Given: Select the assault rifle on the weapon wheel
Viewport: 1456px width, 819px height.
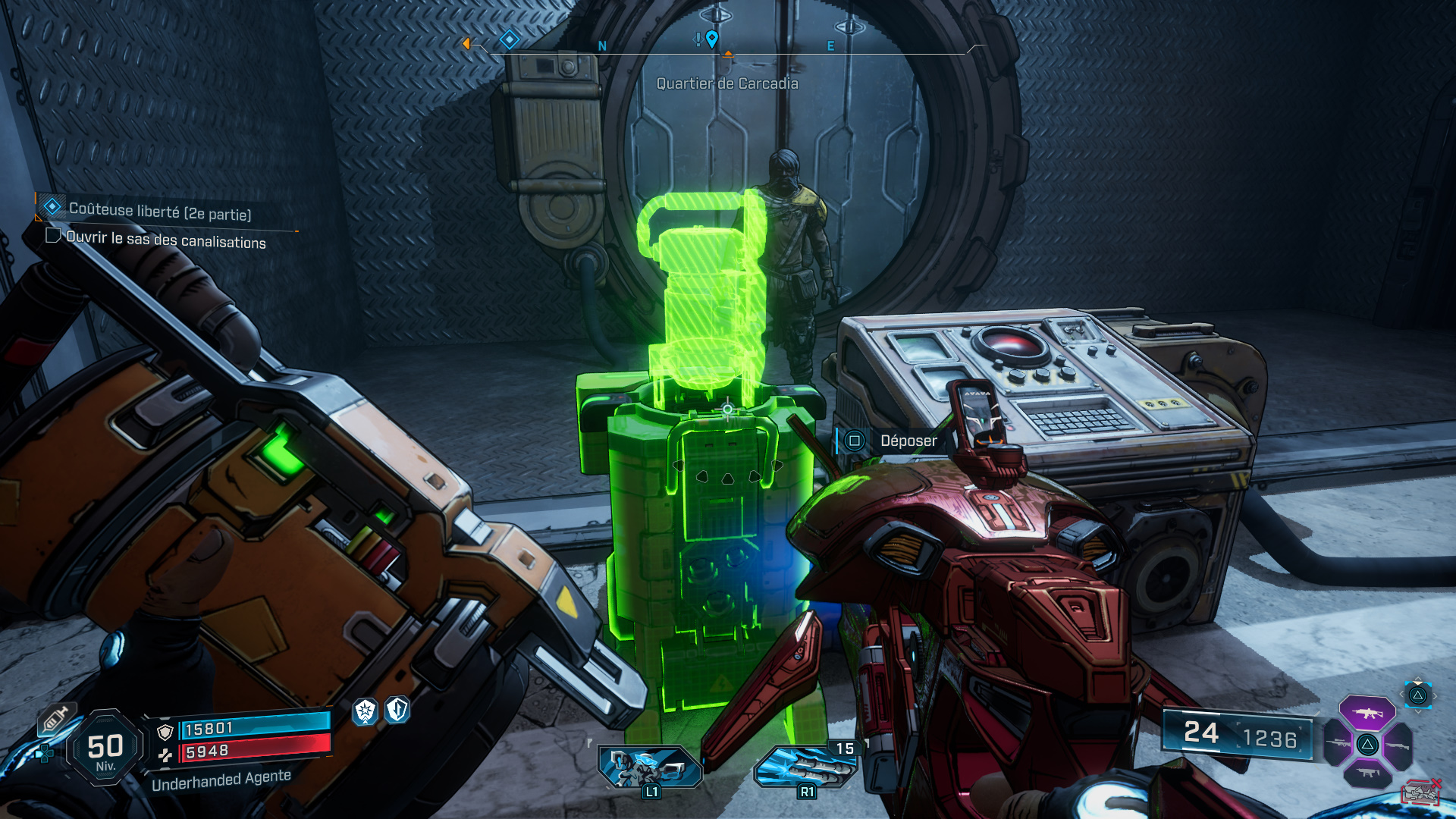Looking at the screenshot, I should click(1369, 714).
